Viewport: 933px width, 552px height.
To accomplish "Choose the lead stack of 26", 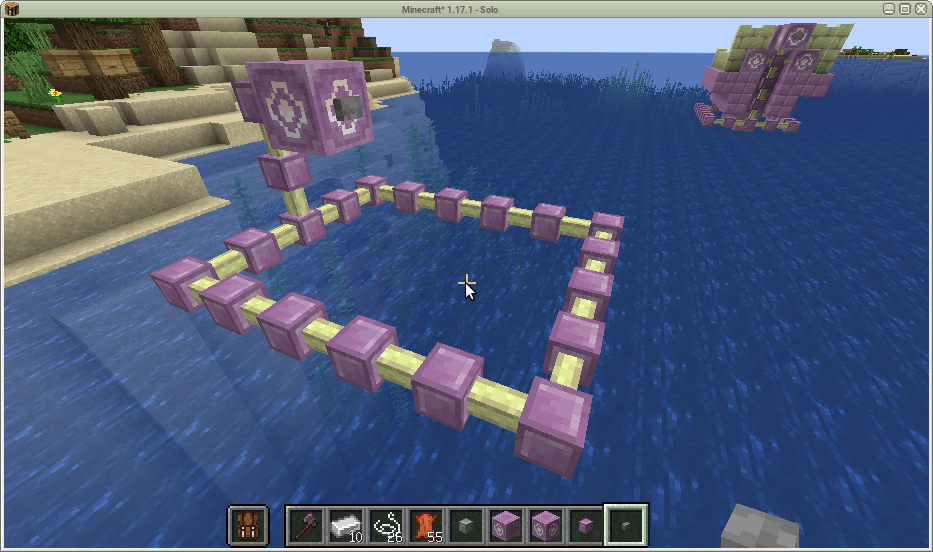I will point(386,524).
